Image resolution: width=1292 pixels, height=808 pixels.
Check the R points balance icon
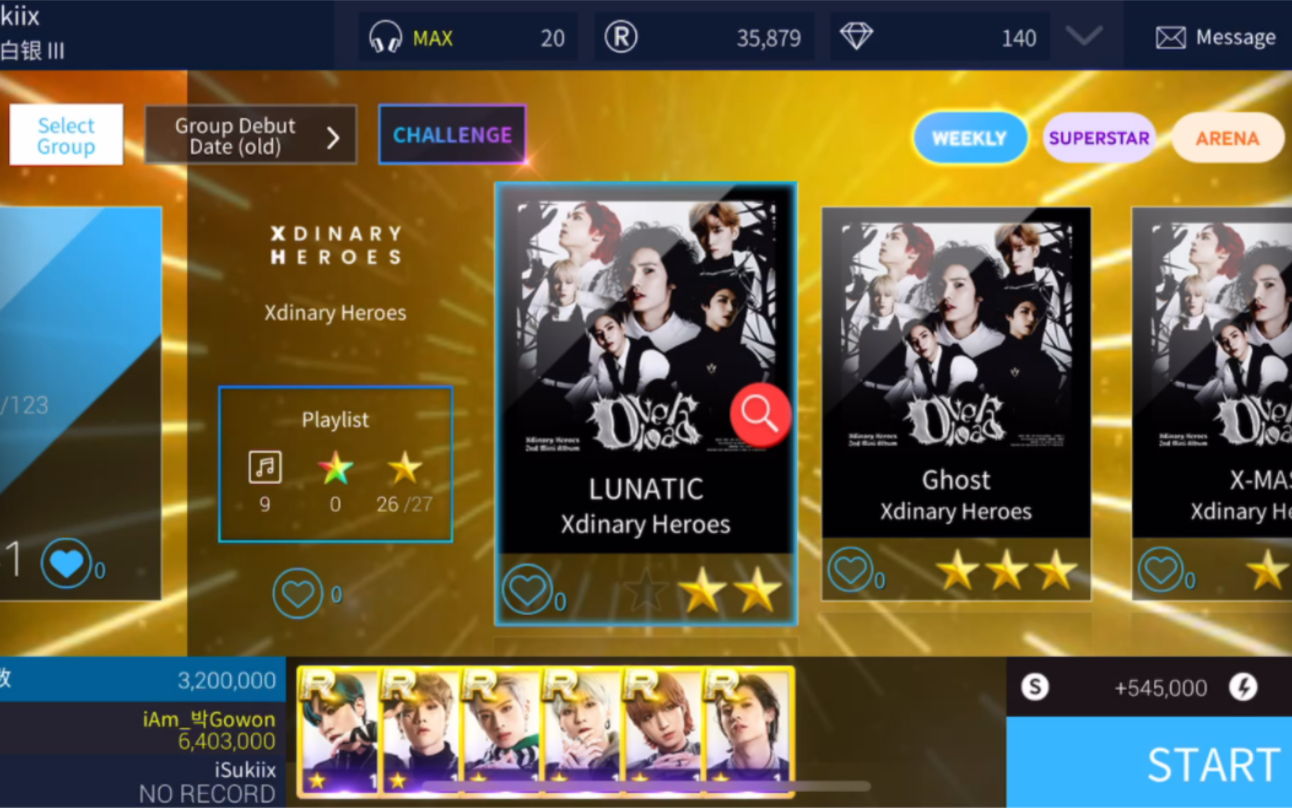(622, 36)
